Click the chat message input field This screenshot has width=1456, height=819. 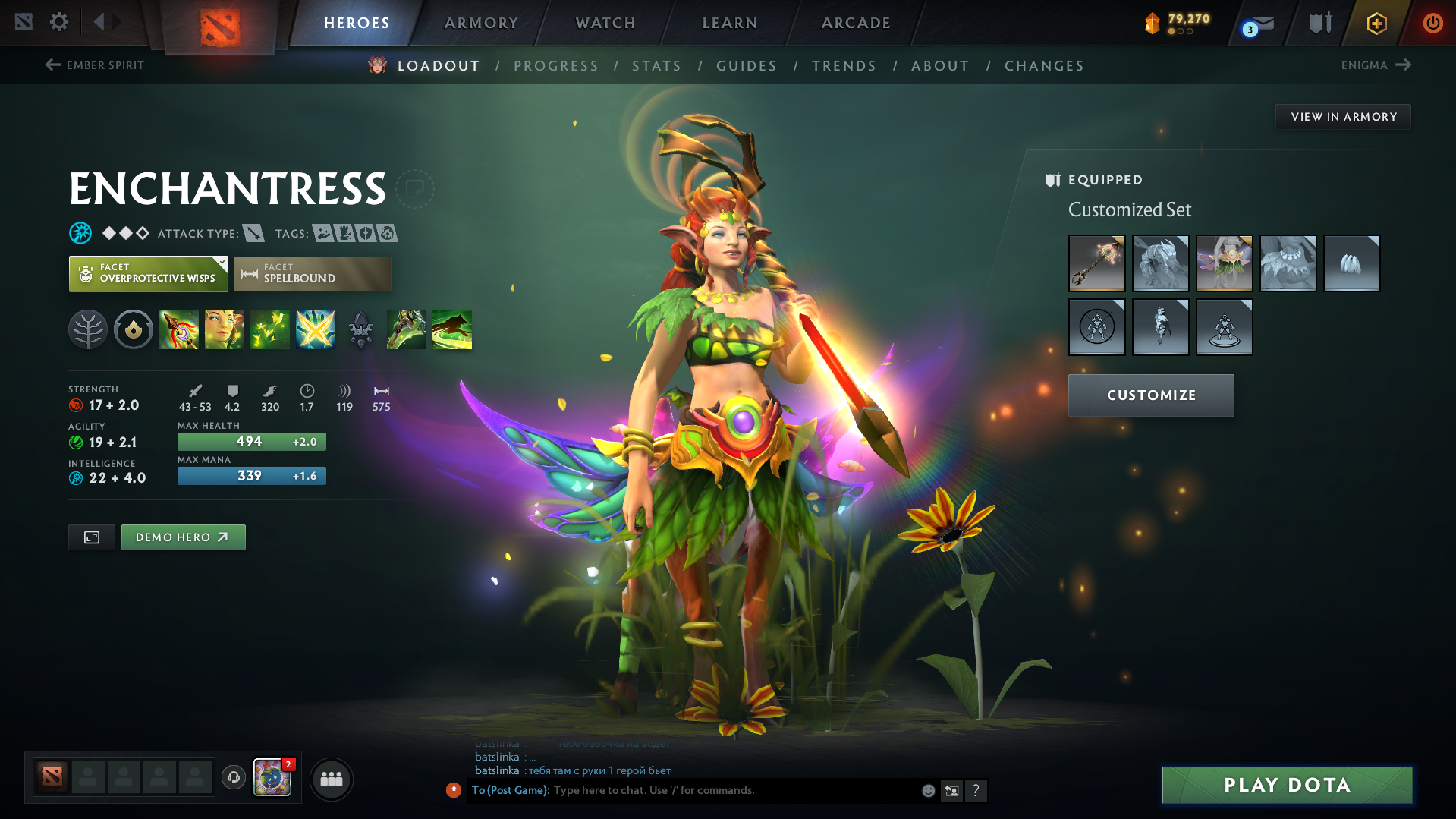(728, 790)
